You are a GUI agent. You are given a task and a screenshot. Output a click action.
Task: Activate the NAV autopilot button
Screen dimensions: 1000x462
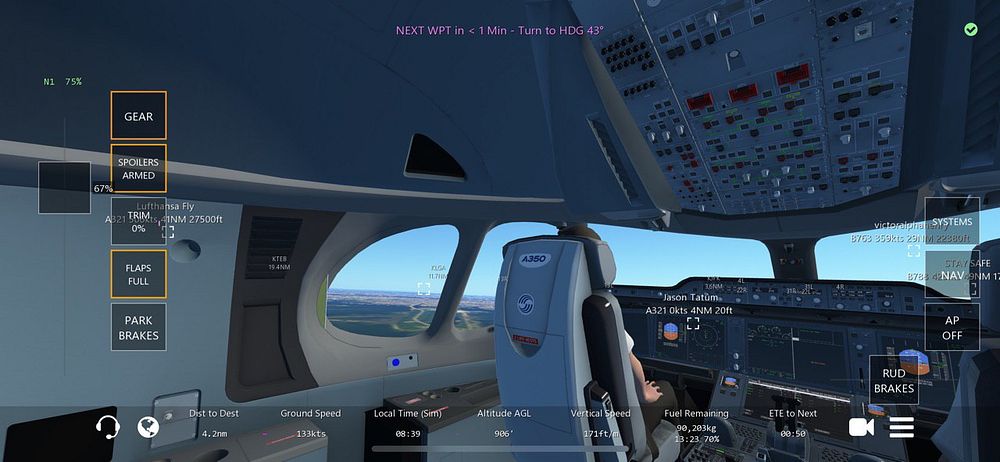[x=952, y=274]
